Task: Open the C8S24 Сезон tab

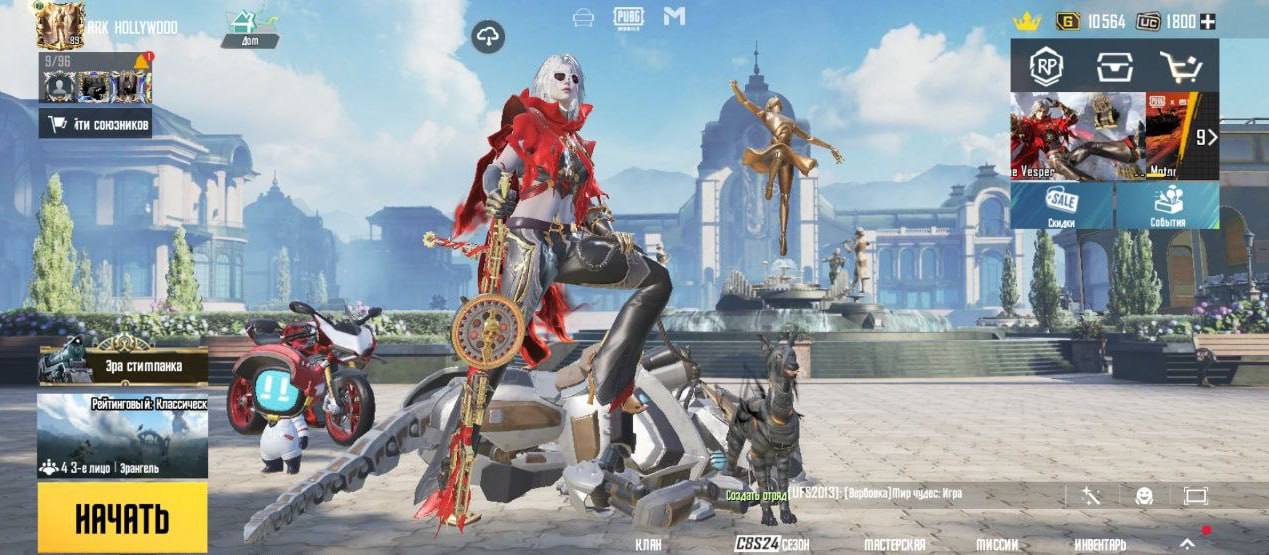Action: pyautogui.click(x=771, y=544)
